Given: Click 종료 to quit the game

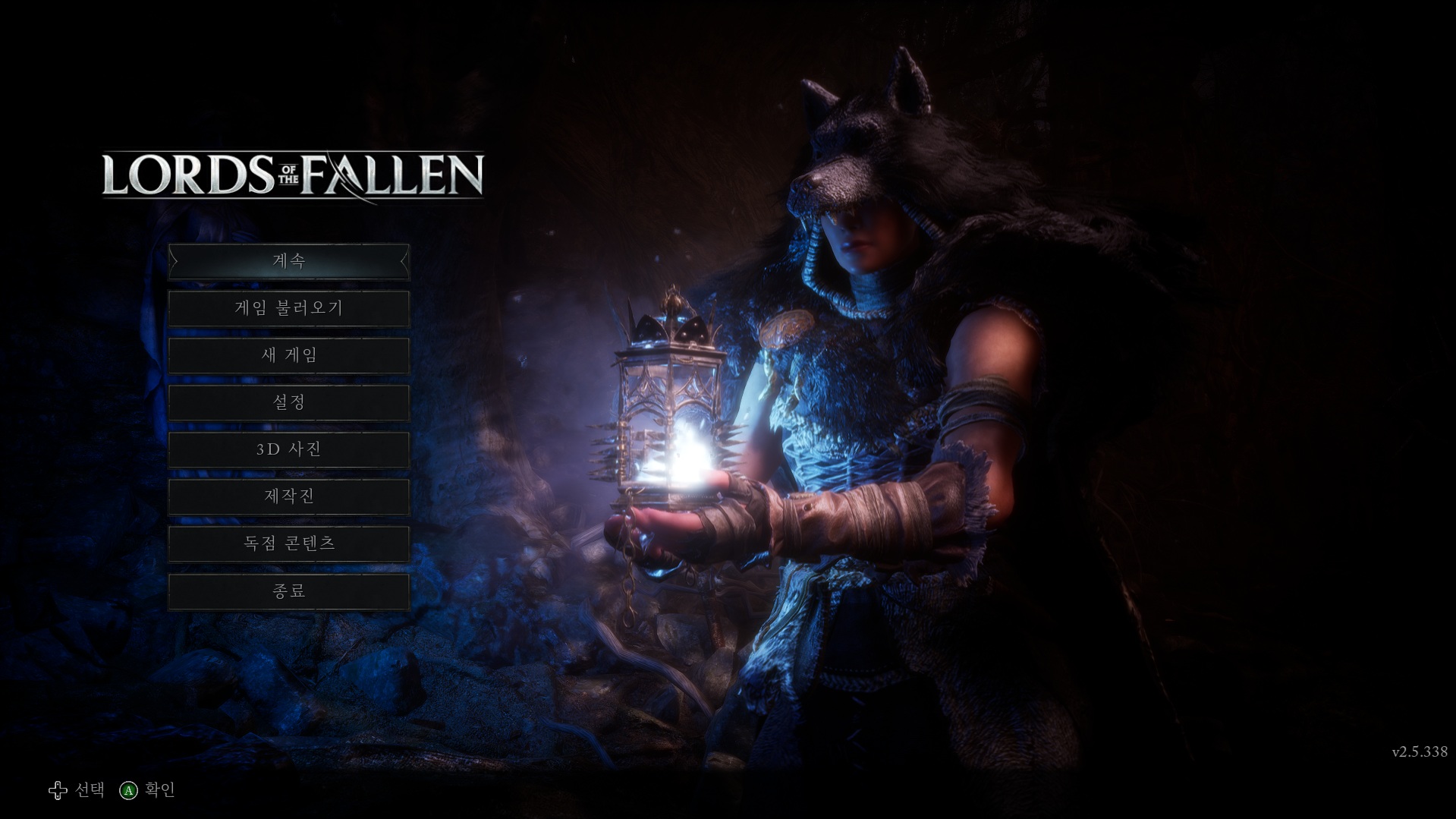Looking at the screenshot, I should pos(288,591).
